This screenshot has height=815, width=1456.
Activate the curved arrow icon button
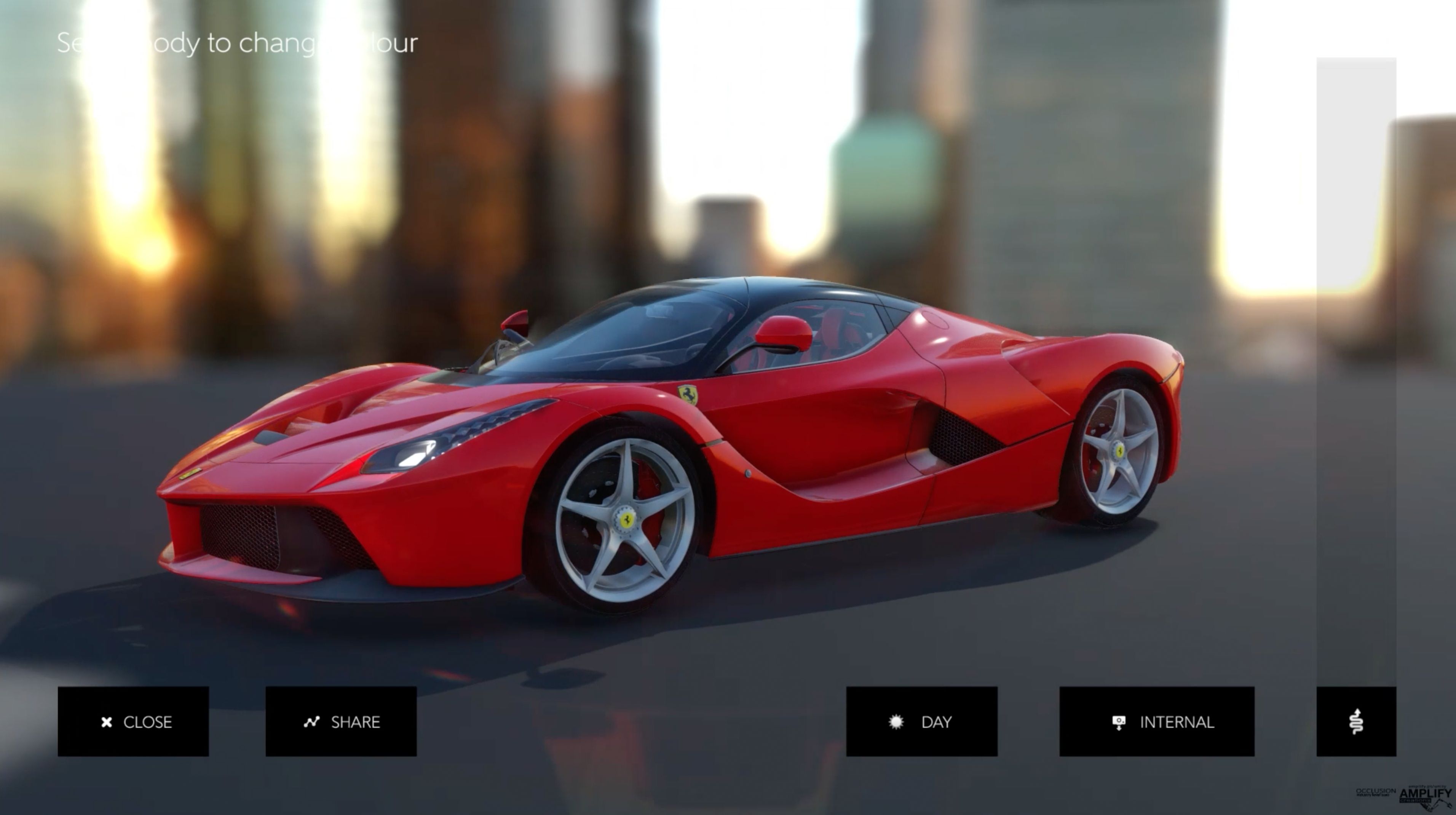(1356, 721)
